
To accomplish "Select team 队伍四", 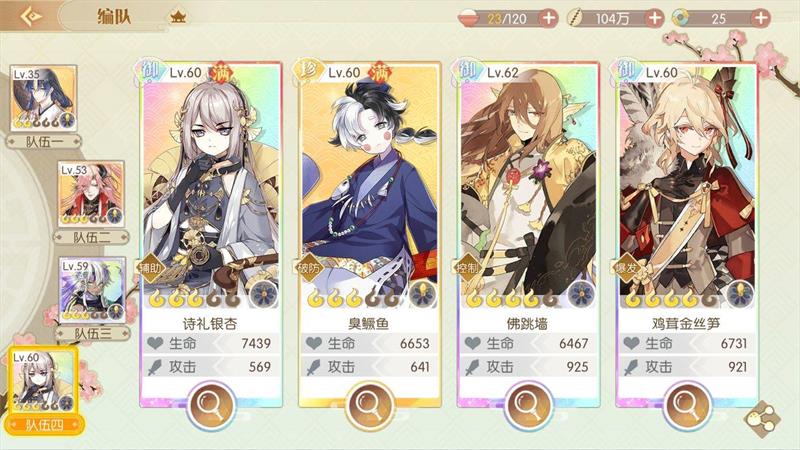I will [43, 385].
